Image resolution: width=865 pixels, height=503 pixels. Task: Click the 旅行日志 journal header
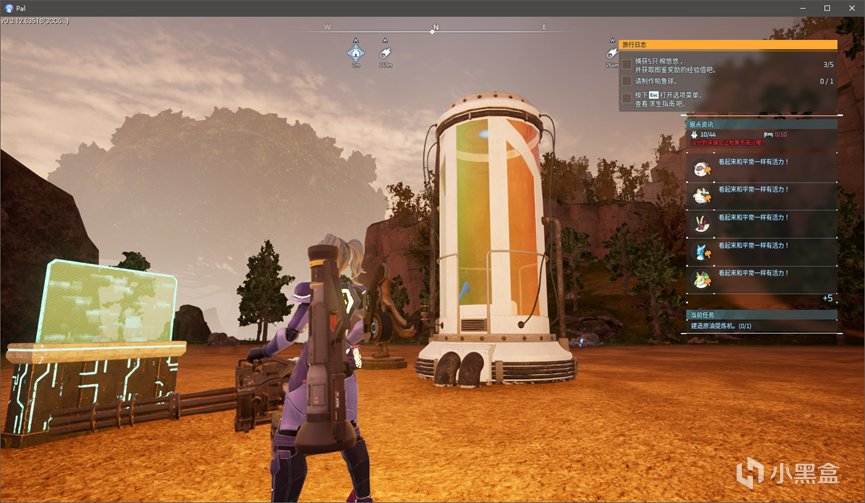727,45
